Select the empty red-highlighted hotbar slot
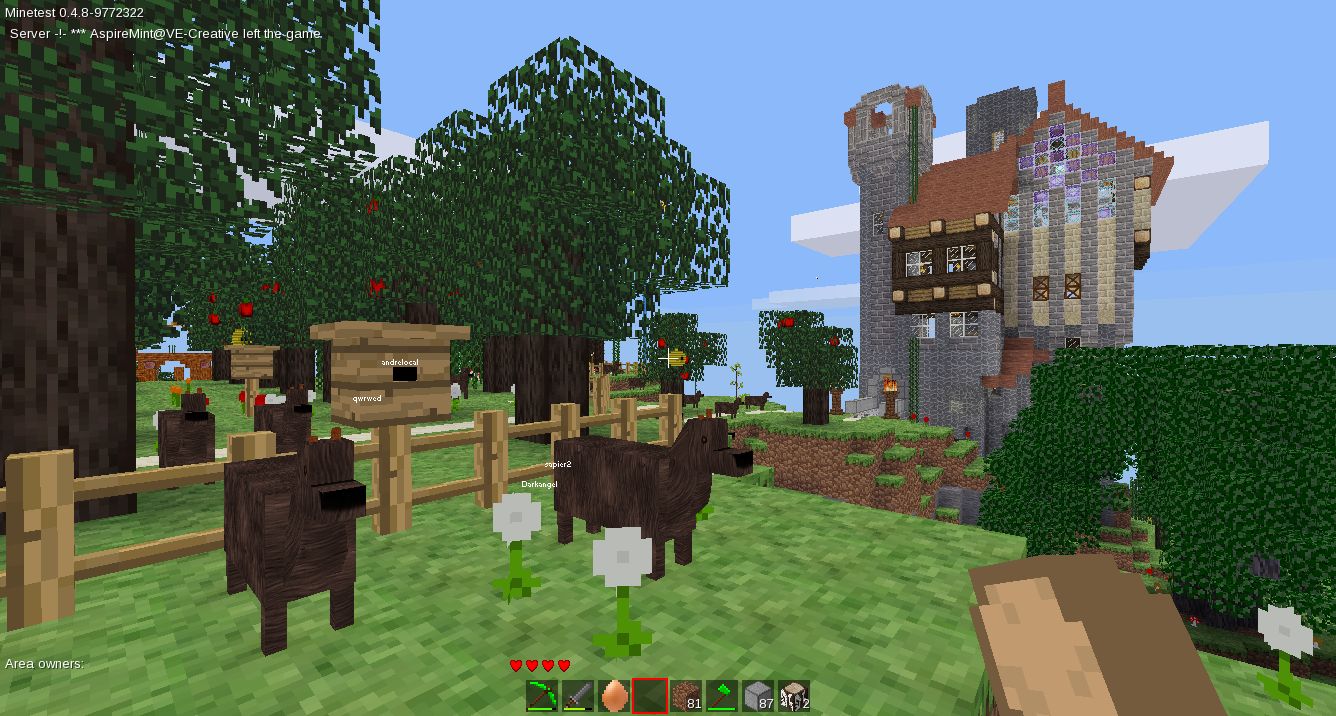1336x716 pixels. [x=650, y=695]
